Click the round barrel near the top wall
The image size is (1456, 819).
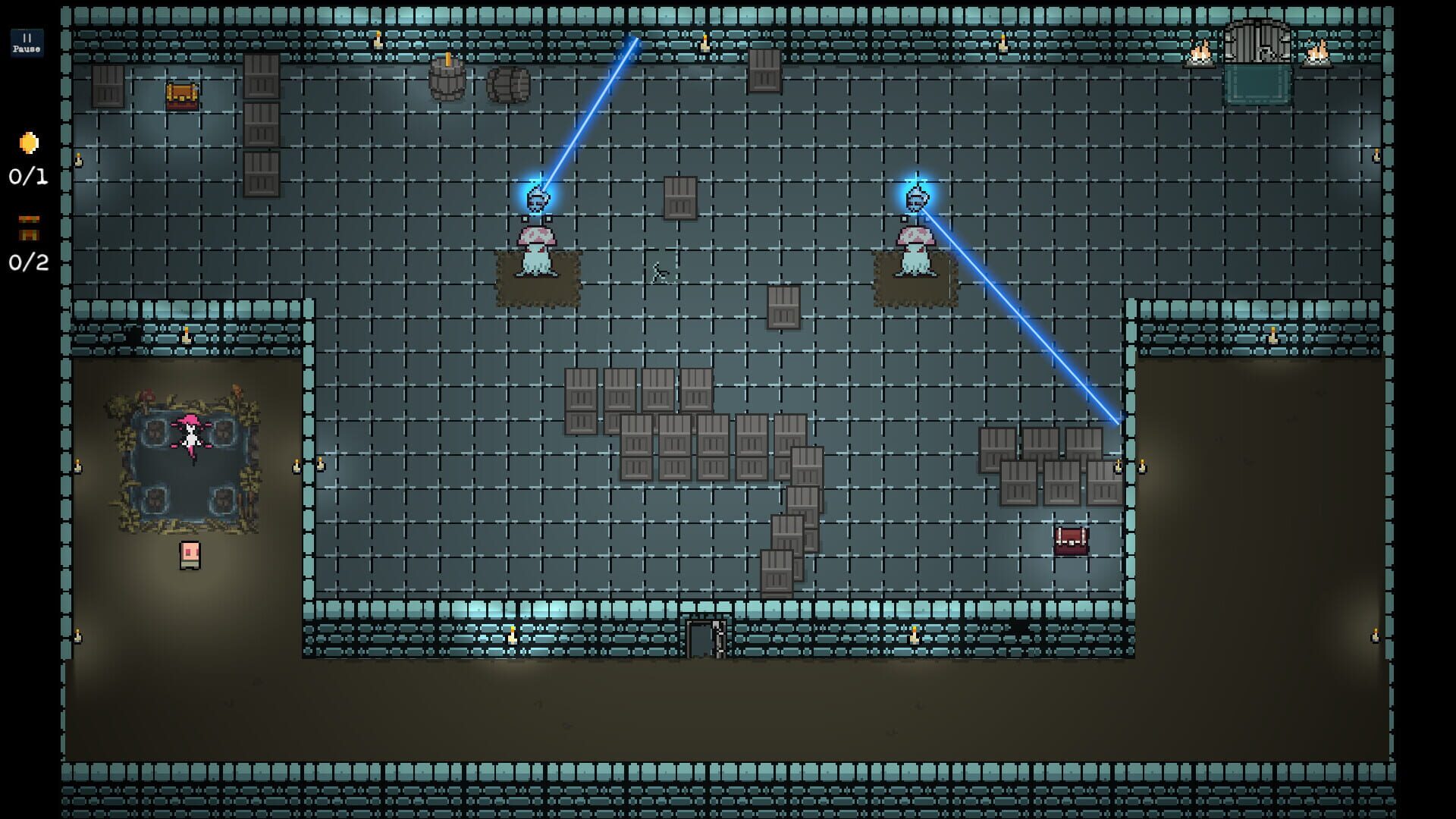507,83
